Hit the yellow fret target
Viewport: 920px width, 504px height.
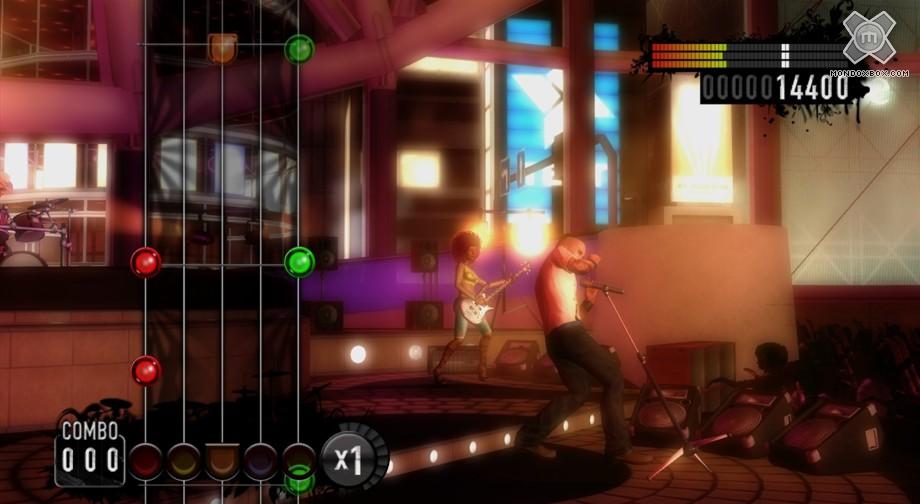click(184, 460)
